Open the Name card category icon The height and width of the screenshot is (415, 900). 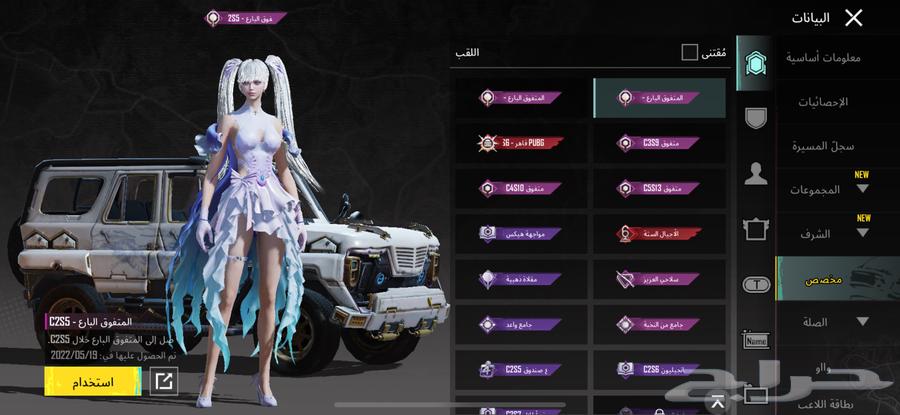click(x=756, y=341)
